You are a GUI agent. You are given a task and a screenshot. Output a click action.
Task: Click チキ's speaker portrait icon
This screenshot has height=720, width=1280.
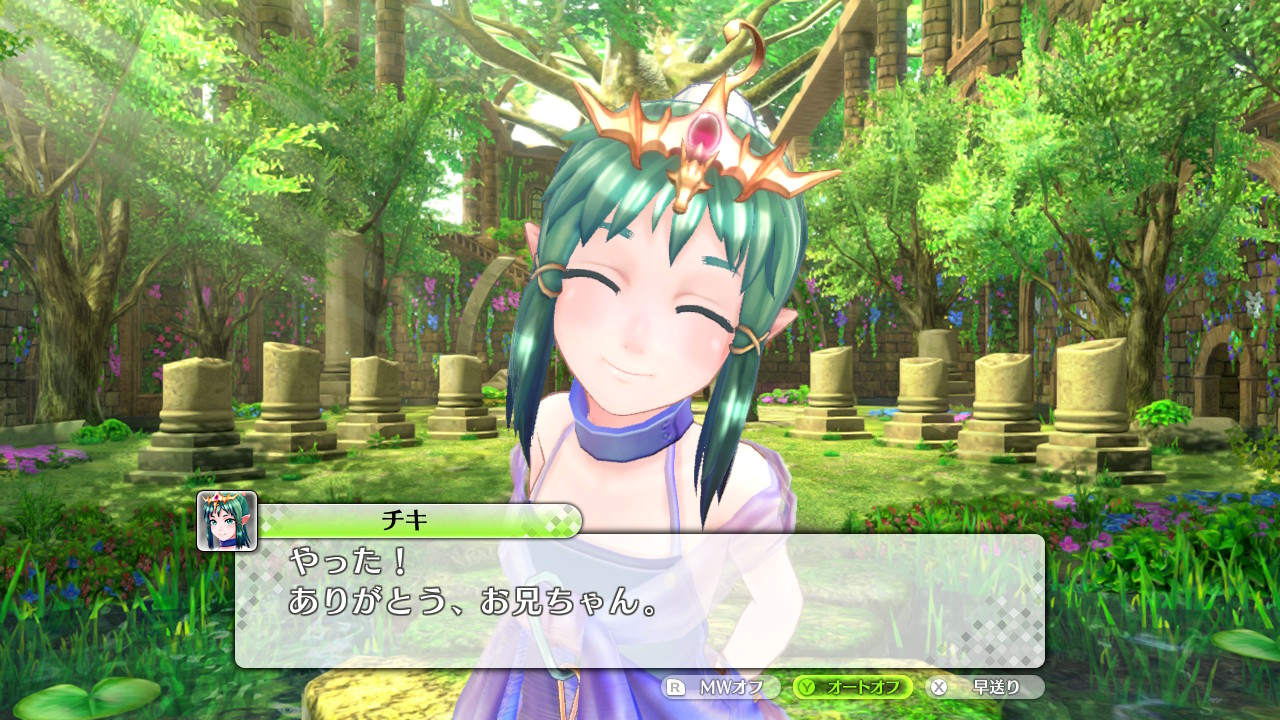[x=227, y=521]
